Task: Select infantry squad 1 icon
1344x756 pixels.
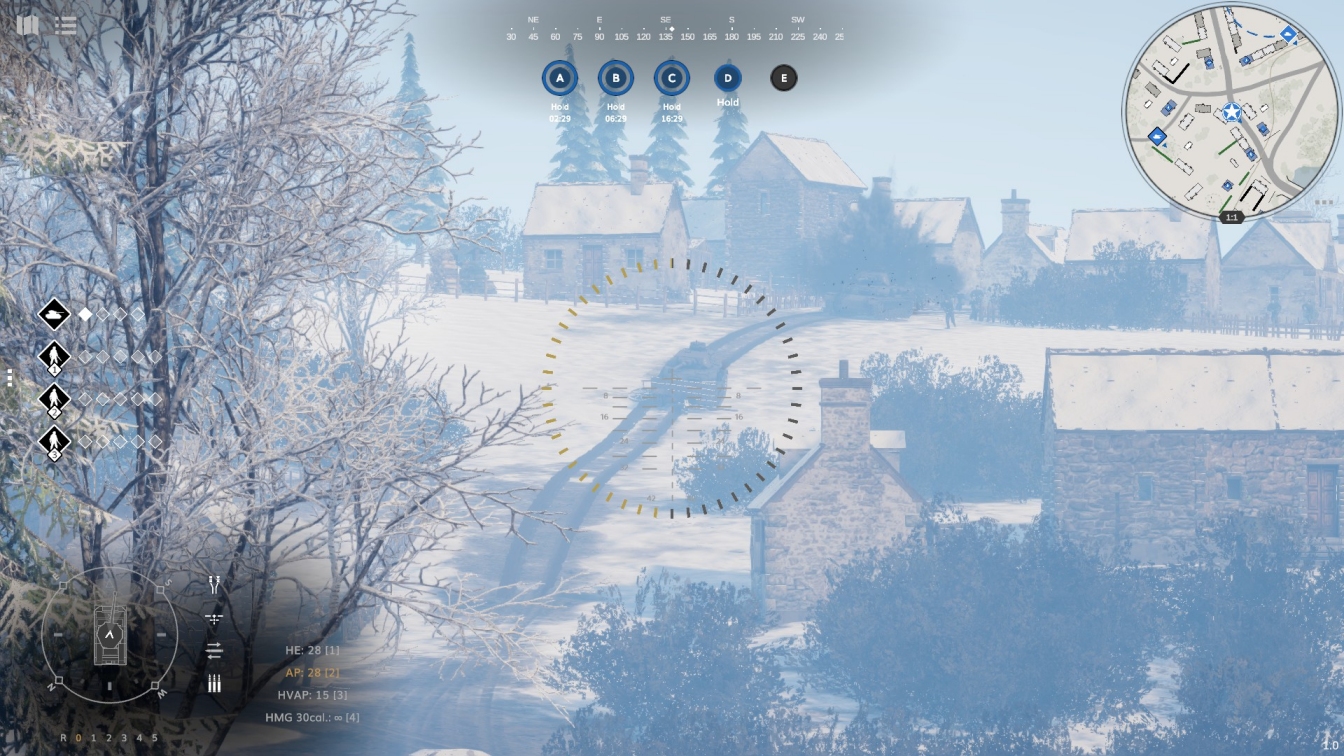Action: [x=54, y=356]
